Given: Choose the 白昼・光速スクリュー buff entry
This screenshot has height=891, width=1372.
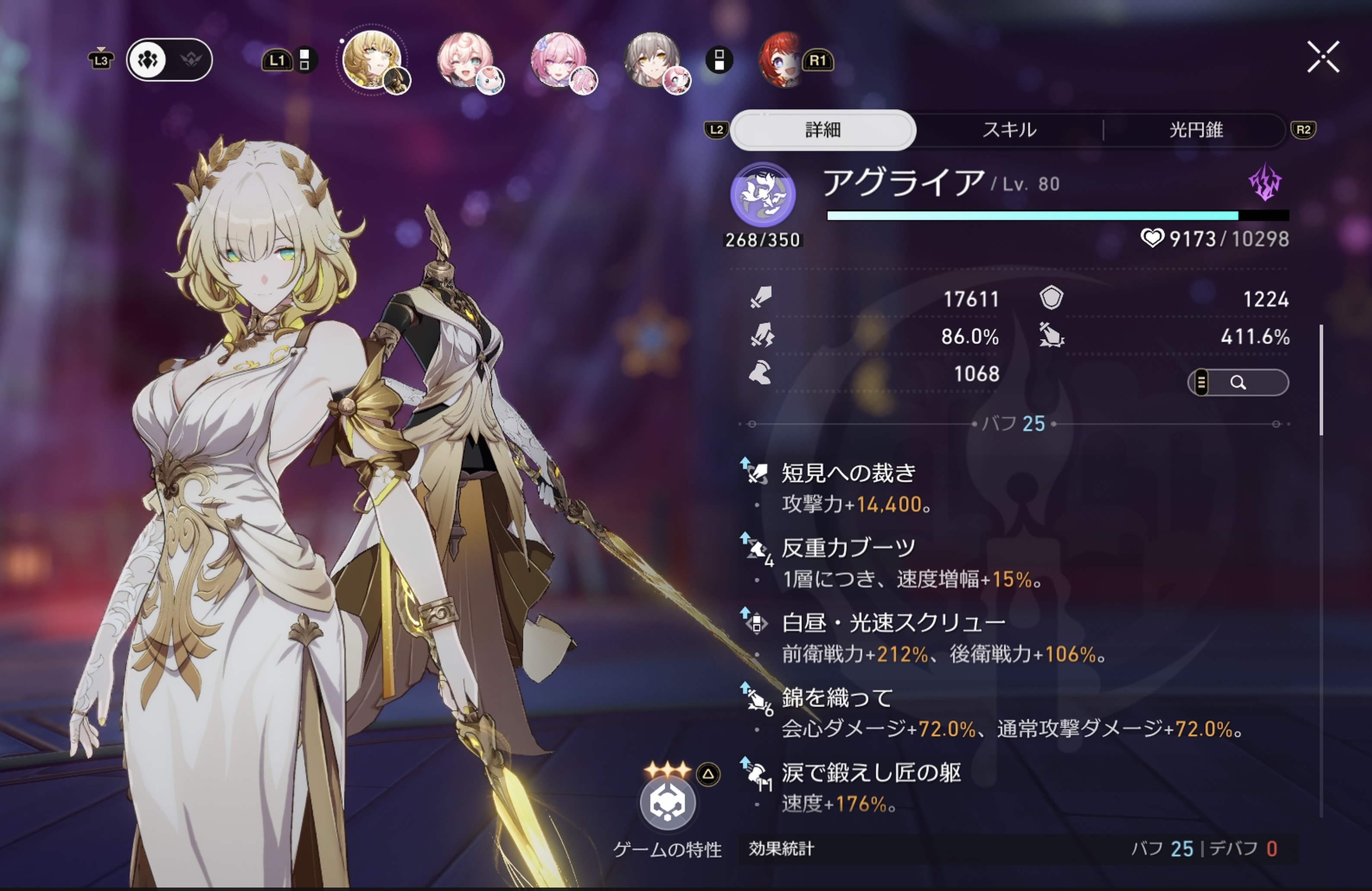Looking at the screenshot, I should pyautogui.click(x=893, y=623).
